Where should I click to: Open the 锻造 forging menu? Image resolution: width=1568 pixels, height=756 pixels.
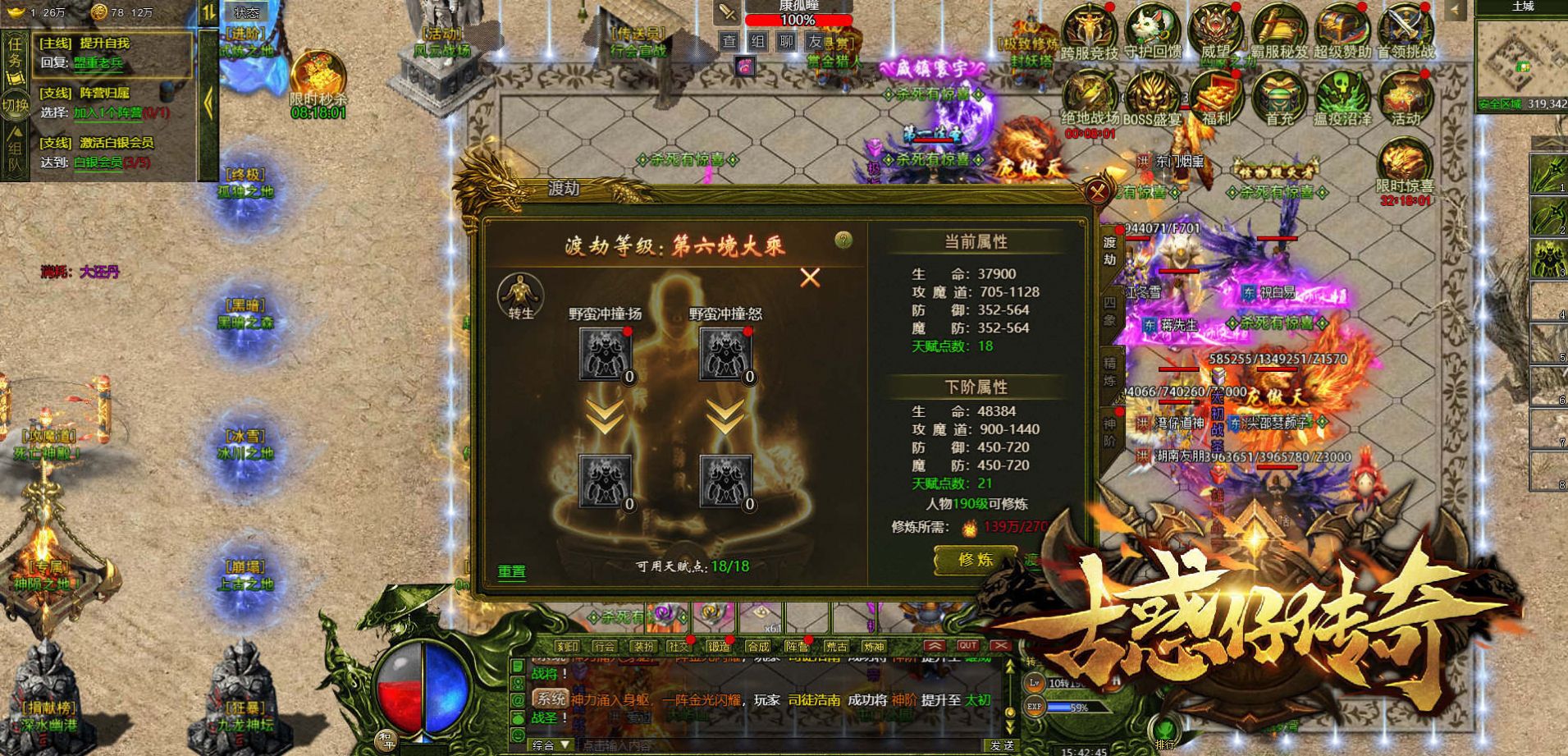(x=720, y=646)
